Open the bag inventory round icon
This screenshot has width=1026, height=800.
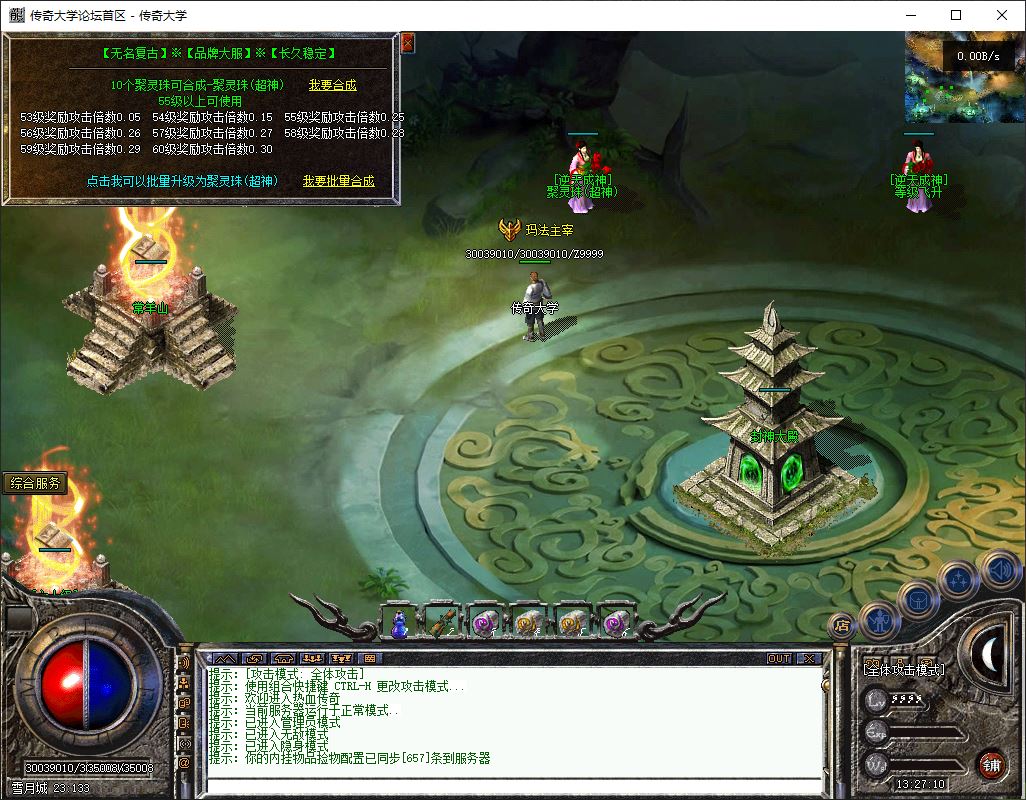(919, 600)
